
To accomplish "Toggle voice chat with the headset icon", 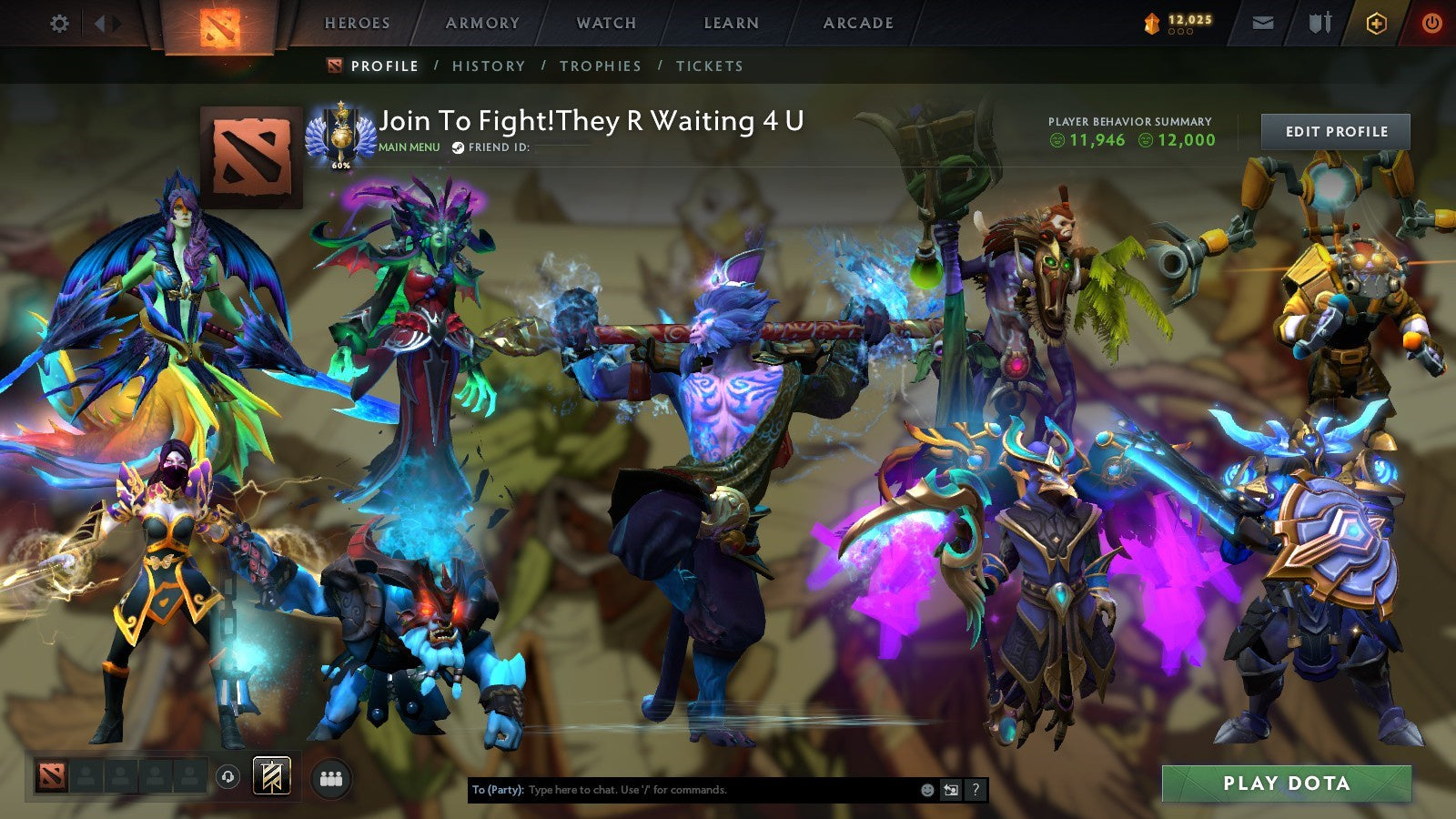I will 227,775.
